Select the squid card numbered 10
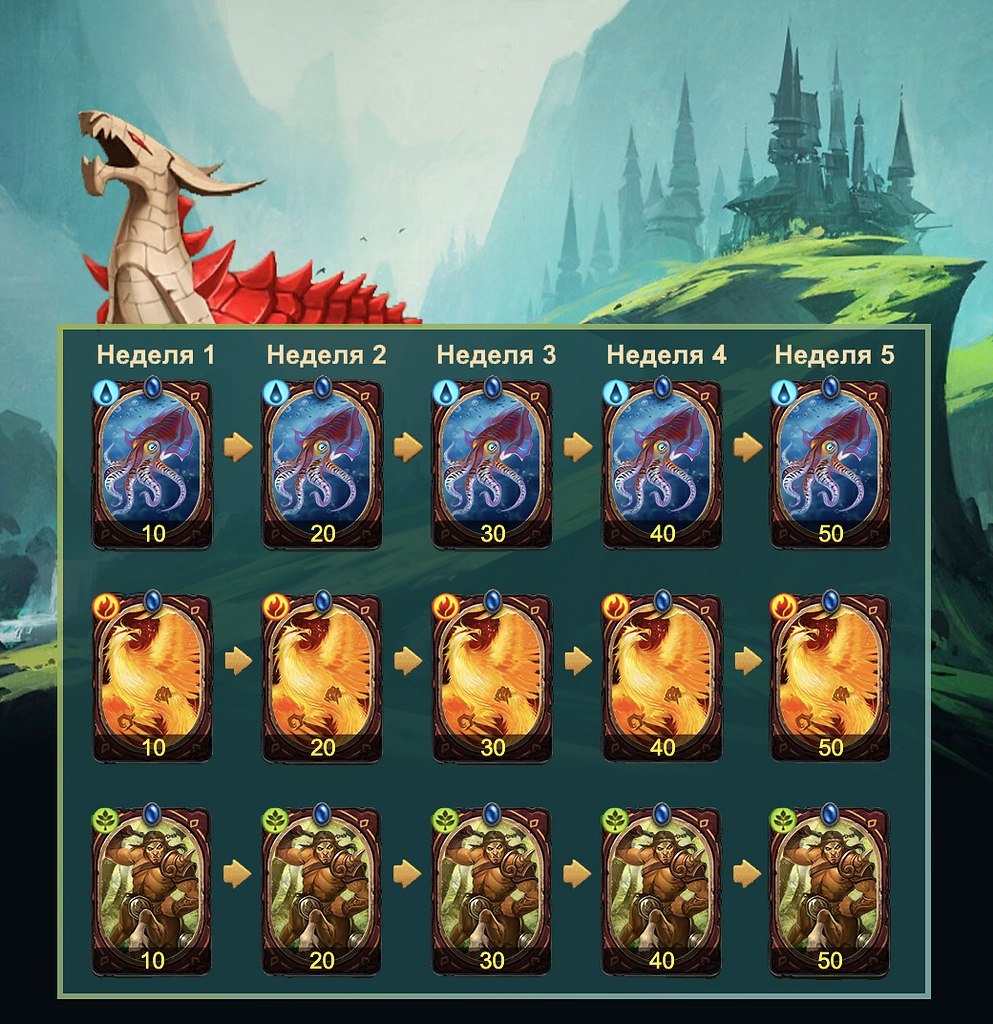 [x=153, y=464]
